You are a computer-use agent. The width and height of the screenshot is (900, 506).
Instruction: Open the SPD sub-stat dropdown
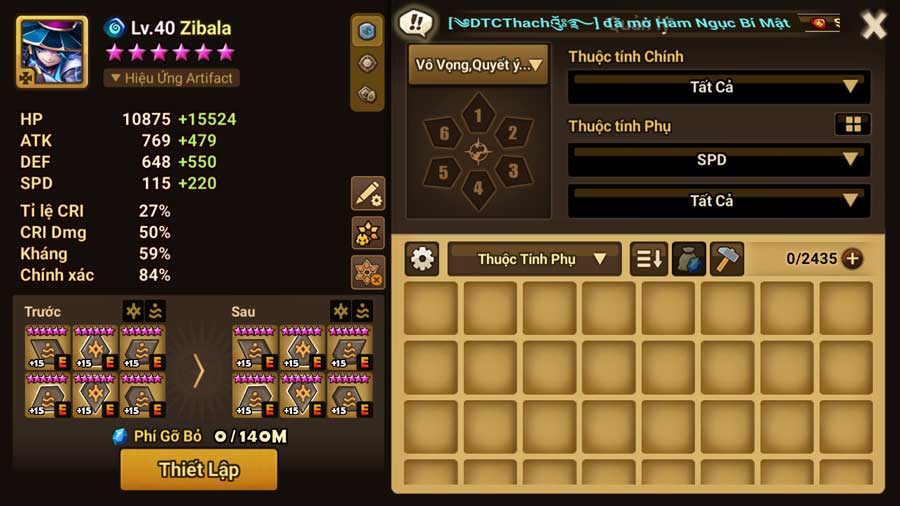pos(718,159)
